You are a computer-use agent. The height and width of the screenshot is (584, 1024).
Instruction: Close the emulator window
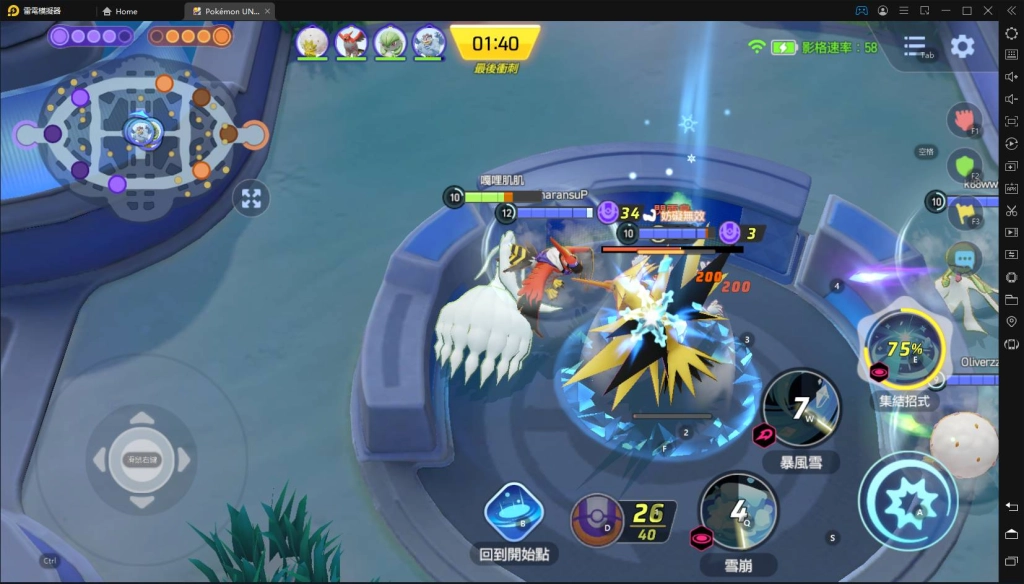[988, 10]
